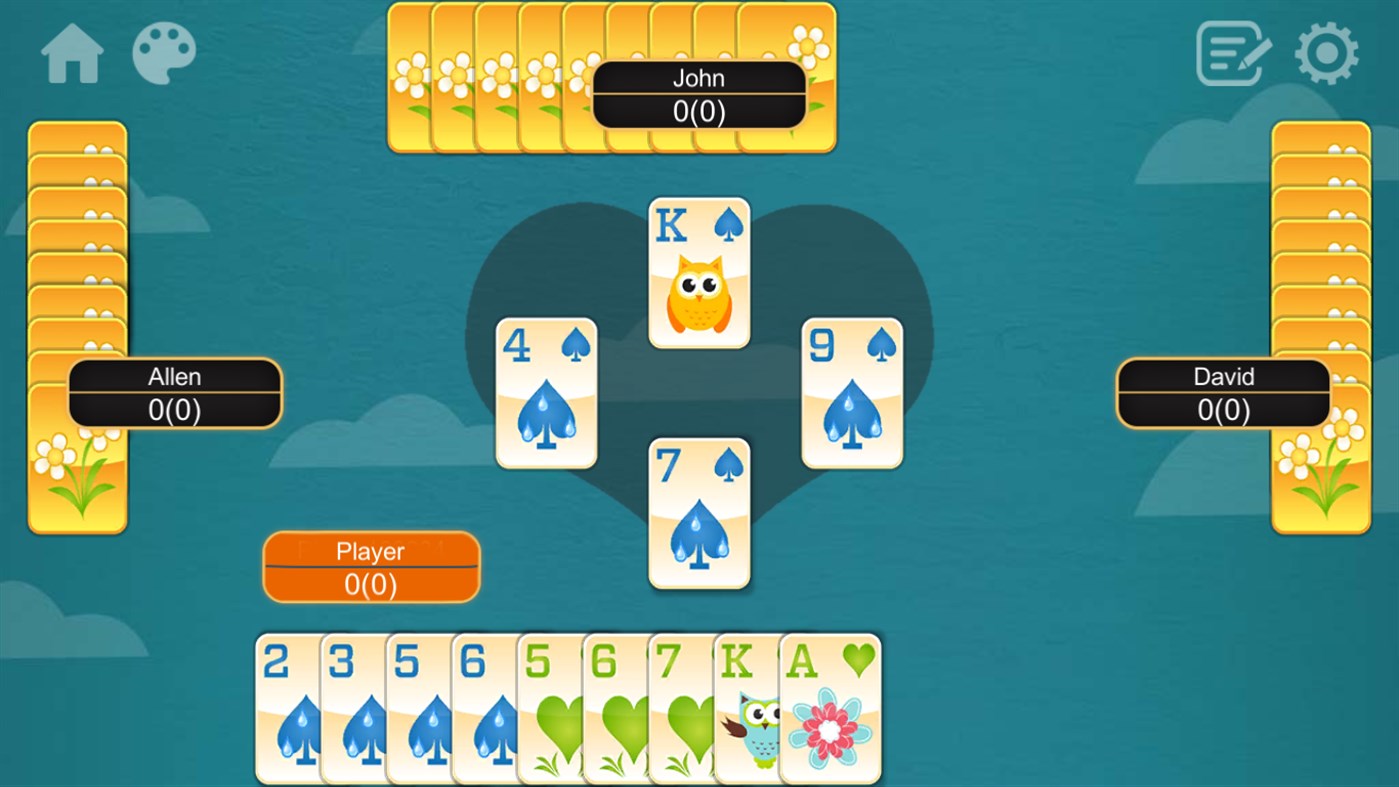Click Allen's score nameplate
Image resolution: width=1399 pixels, height=787 pixels.
174,393
